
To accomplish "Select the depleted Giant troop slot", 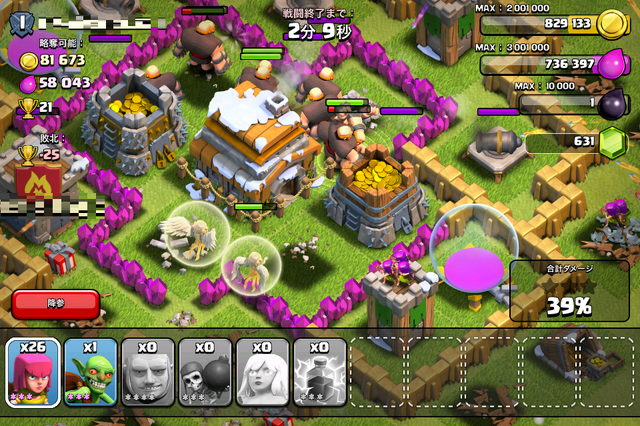I will [x=148, y=371].
